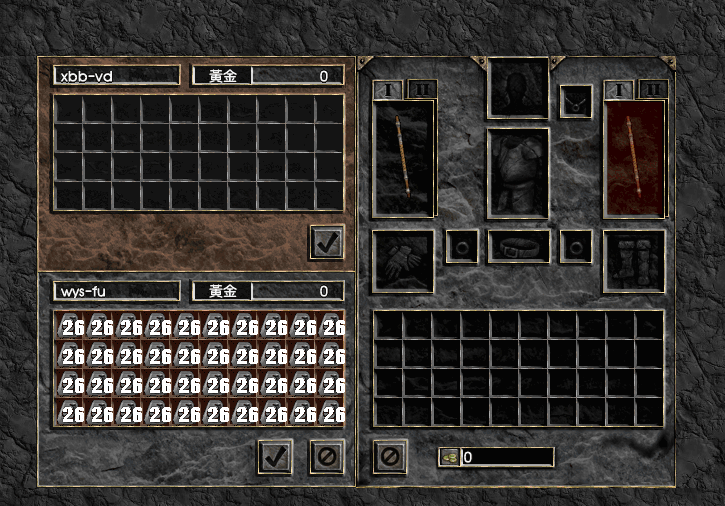Choose the body armor equipment slot
Image resolution: width=725 pixels, height=506 pixels.
(x=518, y=171)
